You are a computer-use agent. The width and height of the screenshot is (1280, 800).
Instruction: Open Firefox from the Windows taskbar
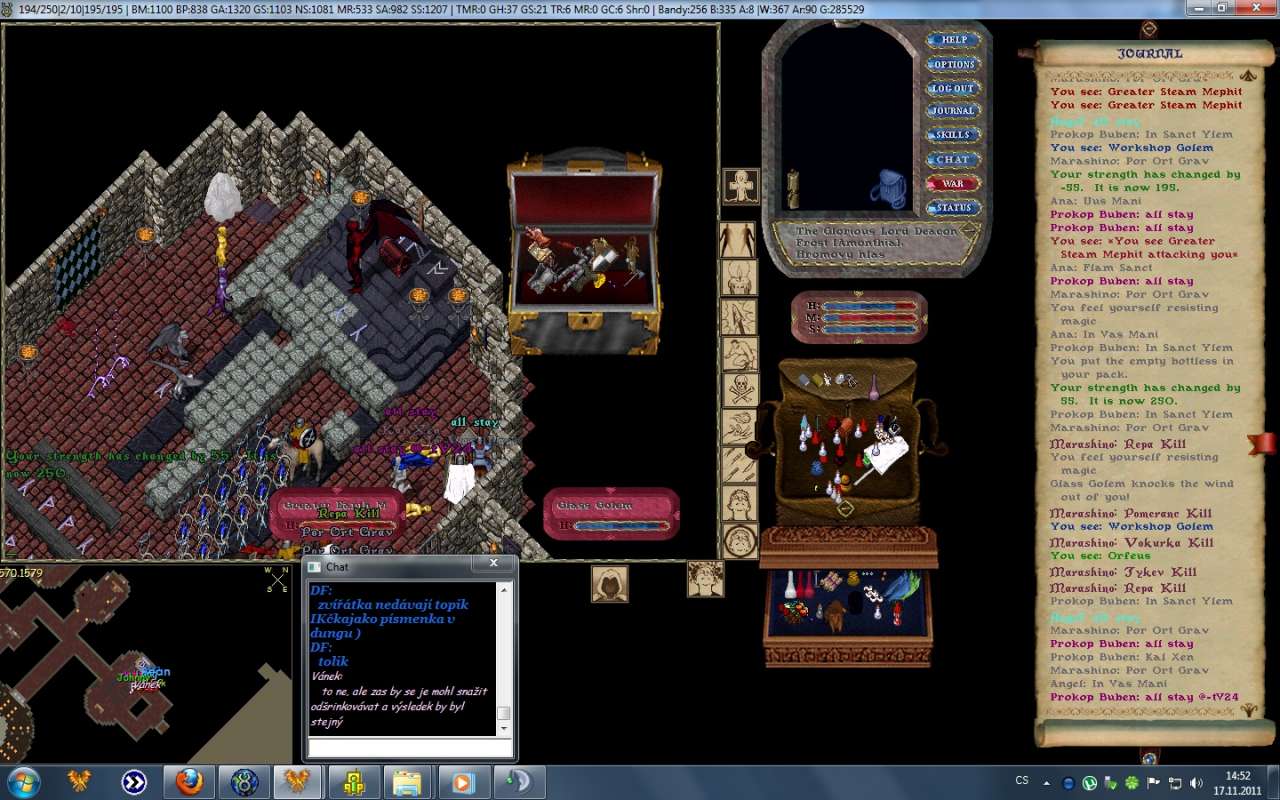(x=189, y=781)
